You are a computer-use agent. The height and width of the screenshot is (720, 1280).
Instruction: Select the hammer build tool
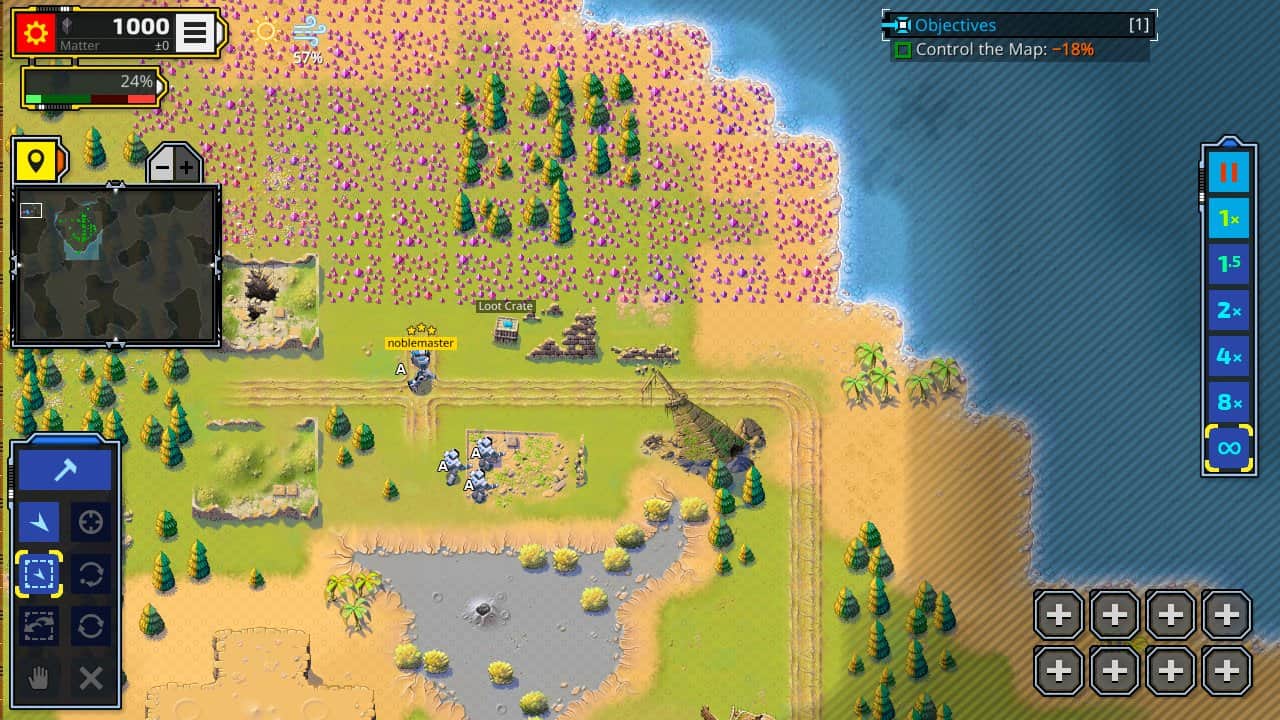tap(65, 467)
